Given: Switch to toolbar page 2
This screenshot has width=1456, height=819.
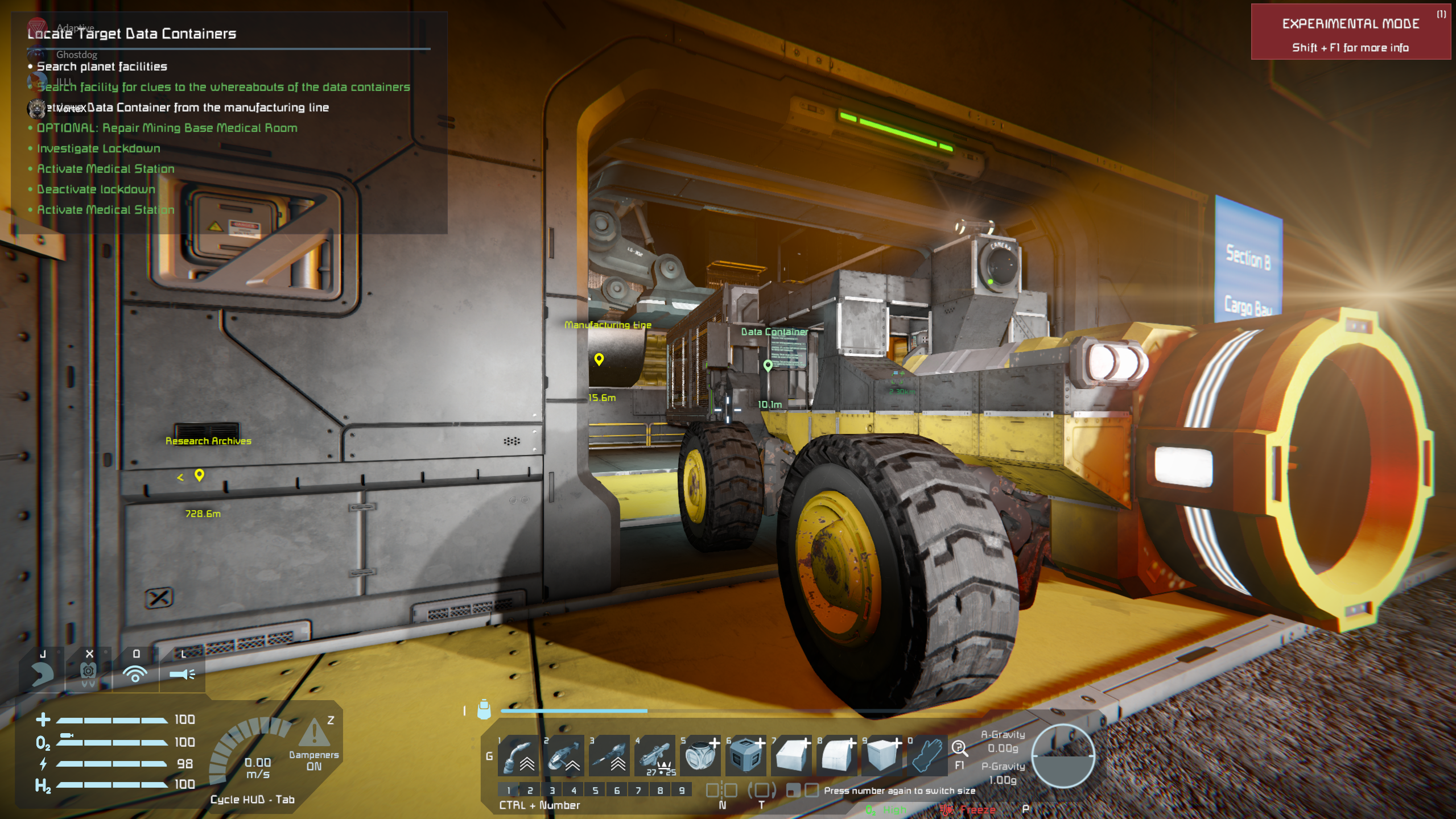Looking at the screenshot, I should [530, 790].
